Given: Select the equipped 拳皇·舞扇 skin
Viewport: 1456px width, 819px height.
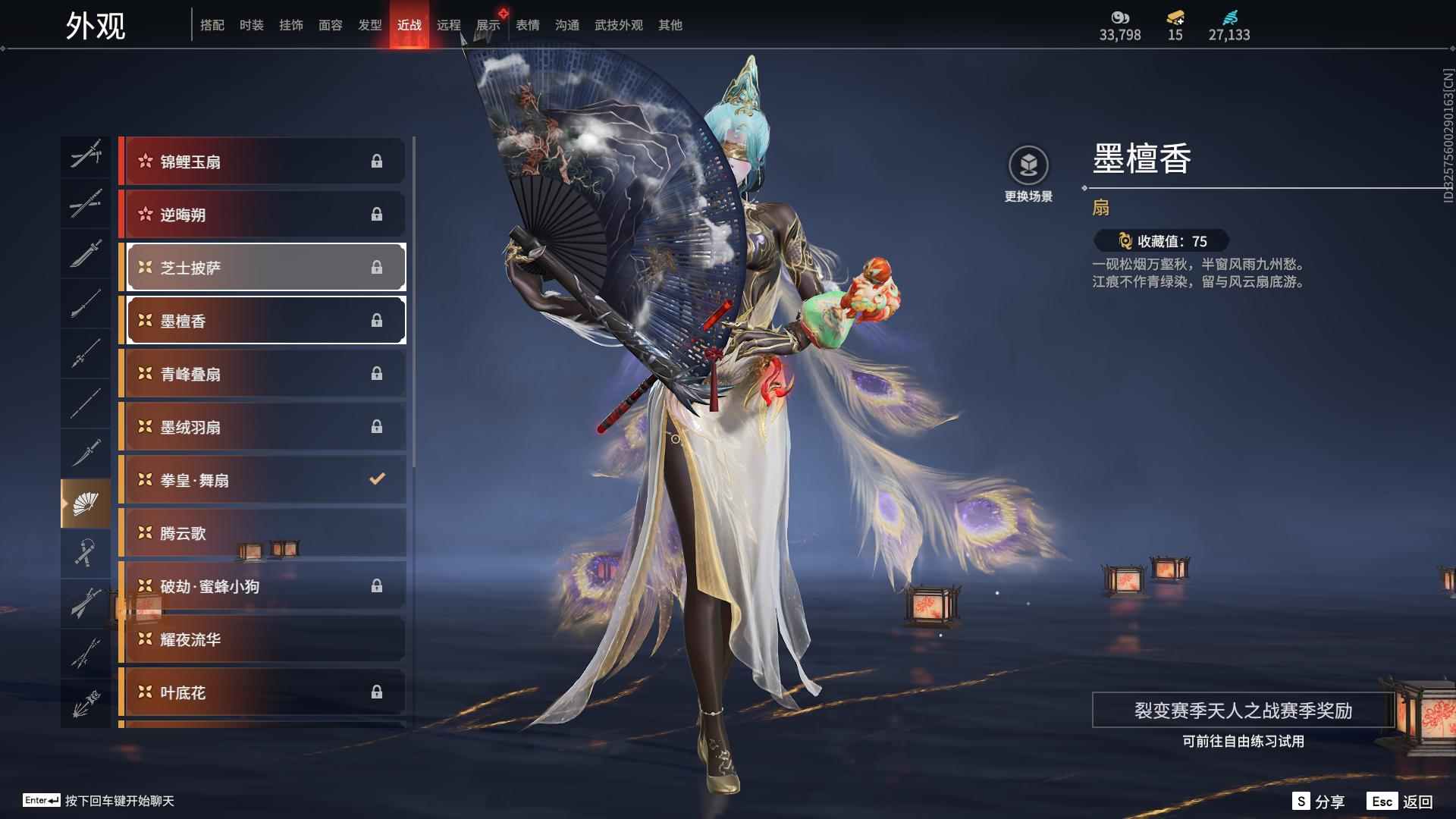Looking at the screenshot, I should [x=262, y=480].
